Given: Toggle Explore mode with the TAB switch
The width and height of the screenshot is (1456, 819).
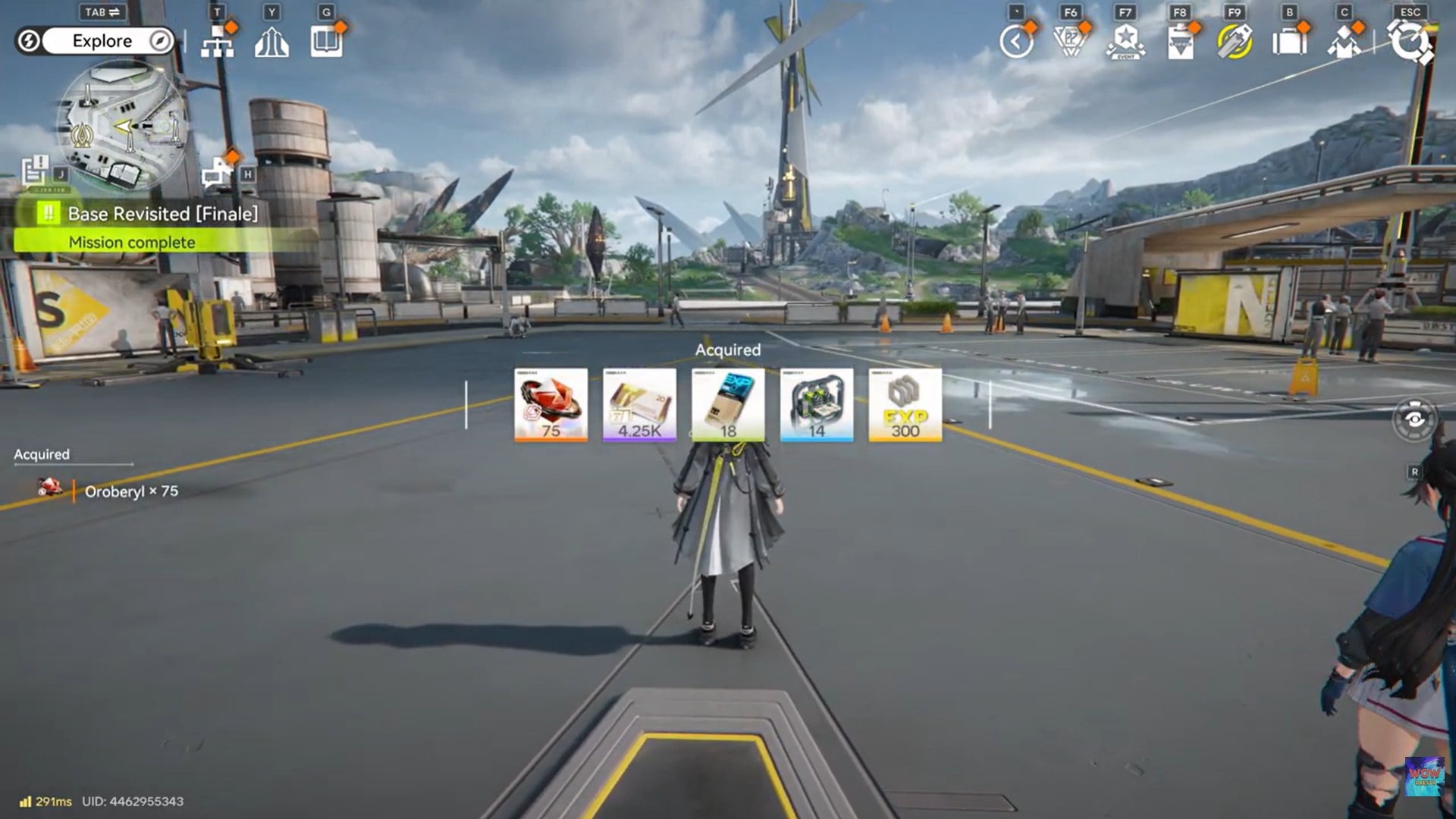Looking at the screenshot, I should 102,12.
